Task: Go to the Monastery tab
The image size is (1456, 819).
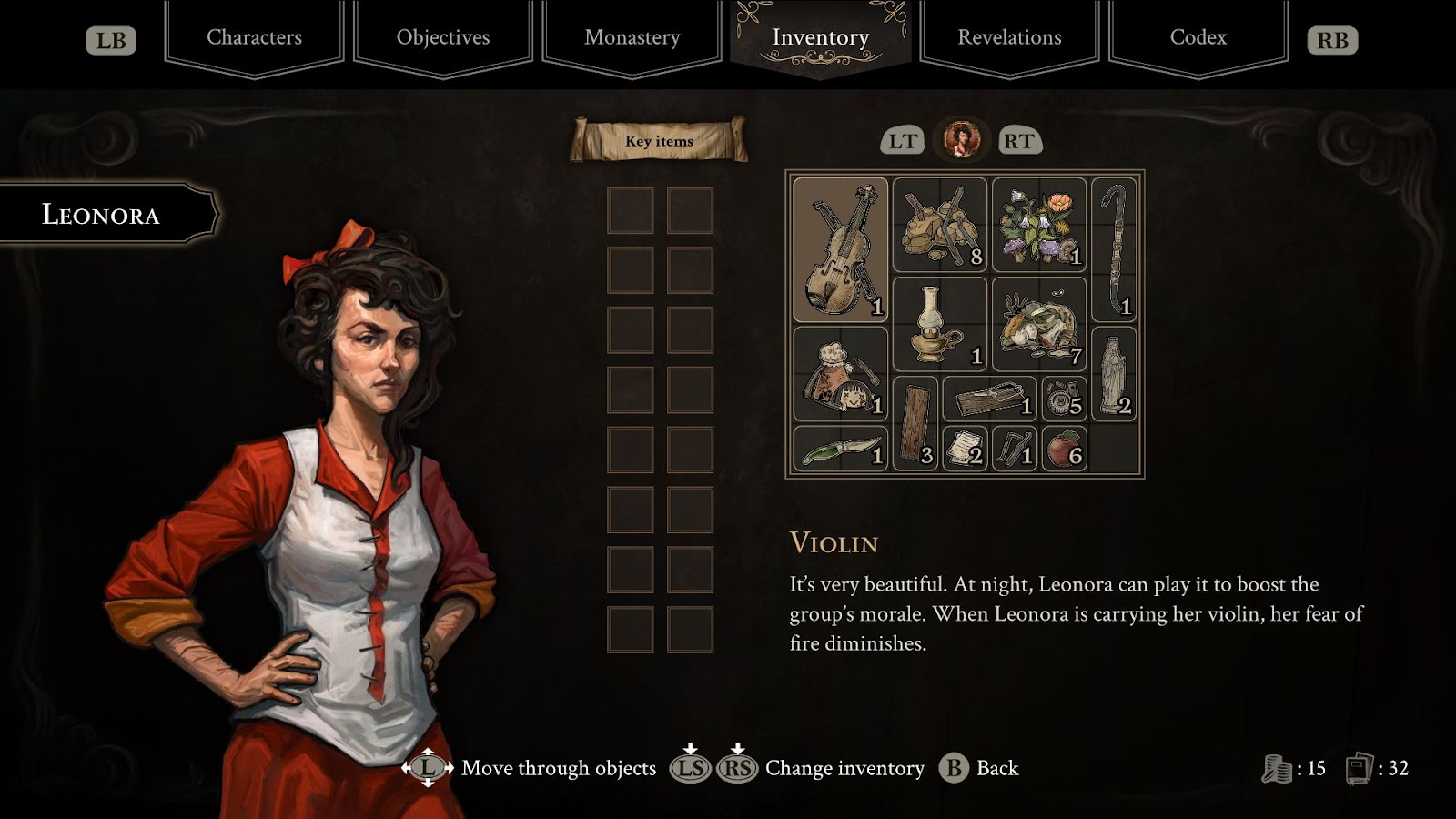Action: (x=632, y=37)
